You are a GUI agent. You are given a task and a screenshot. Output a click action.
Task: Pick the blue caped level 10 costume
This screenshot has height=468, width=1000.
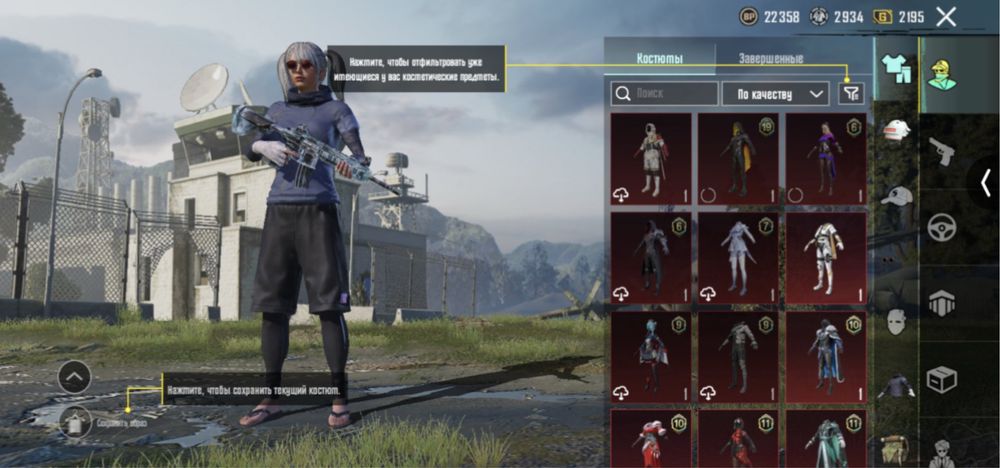point(826,356)
